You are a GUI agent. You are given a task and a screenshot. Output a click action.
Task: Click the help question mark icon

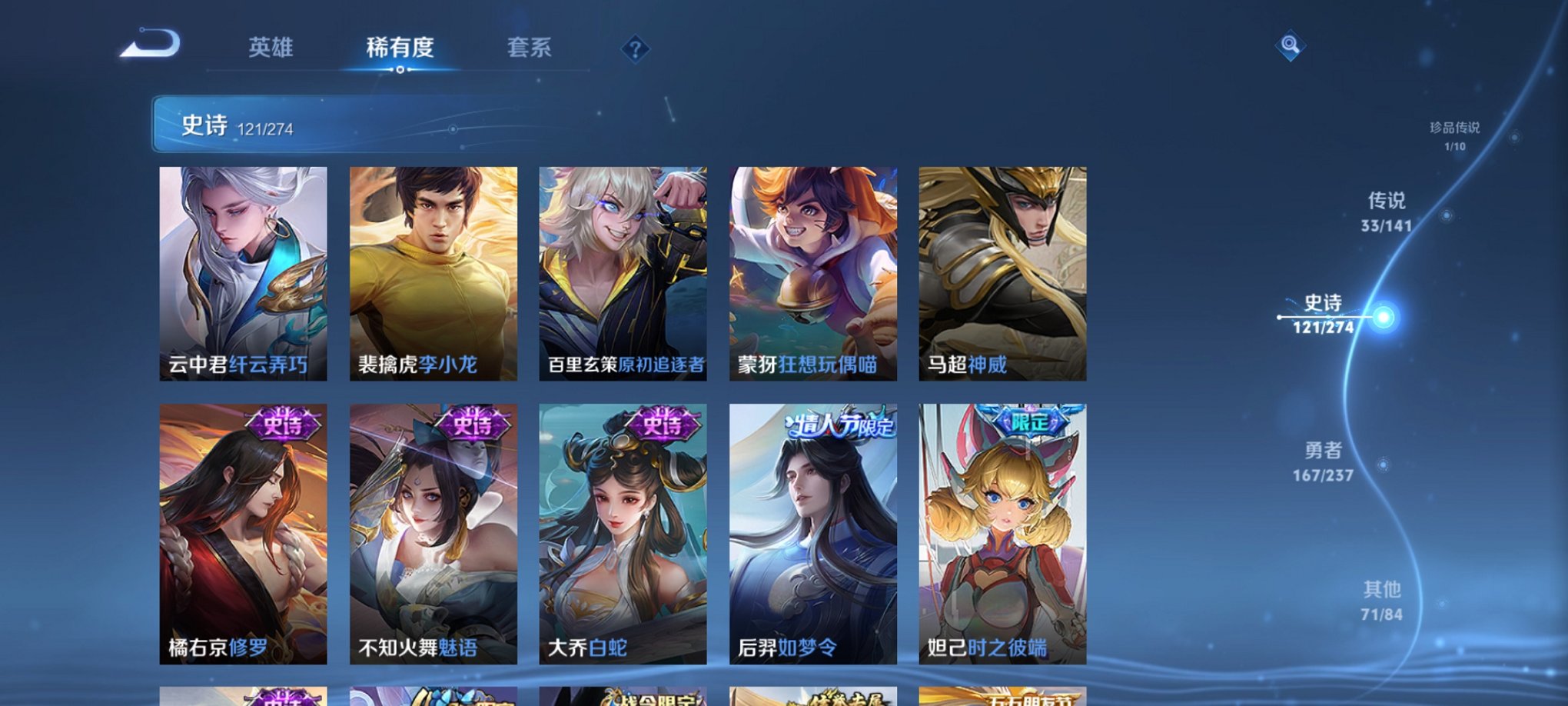pos(635,49)
